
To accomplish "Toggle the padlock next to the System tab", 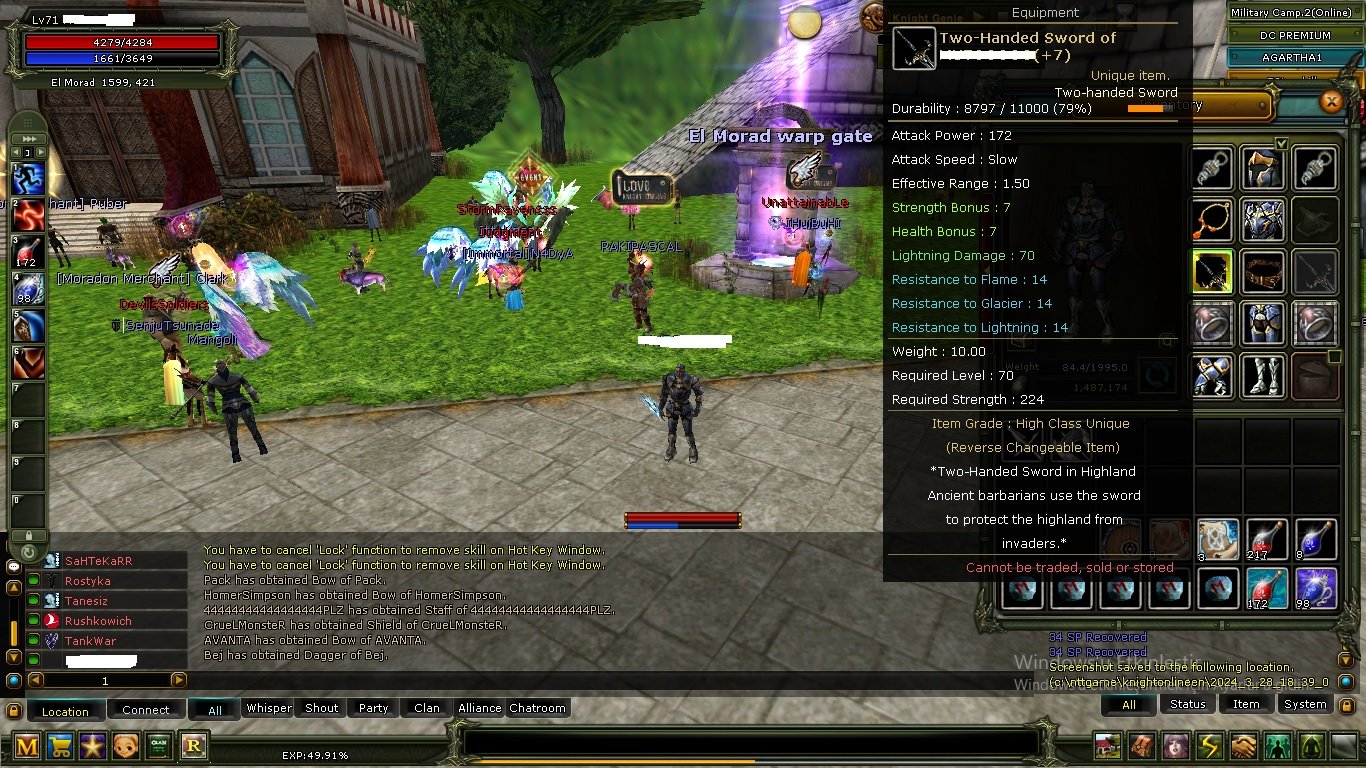I will (x=1346, y=705).
